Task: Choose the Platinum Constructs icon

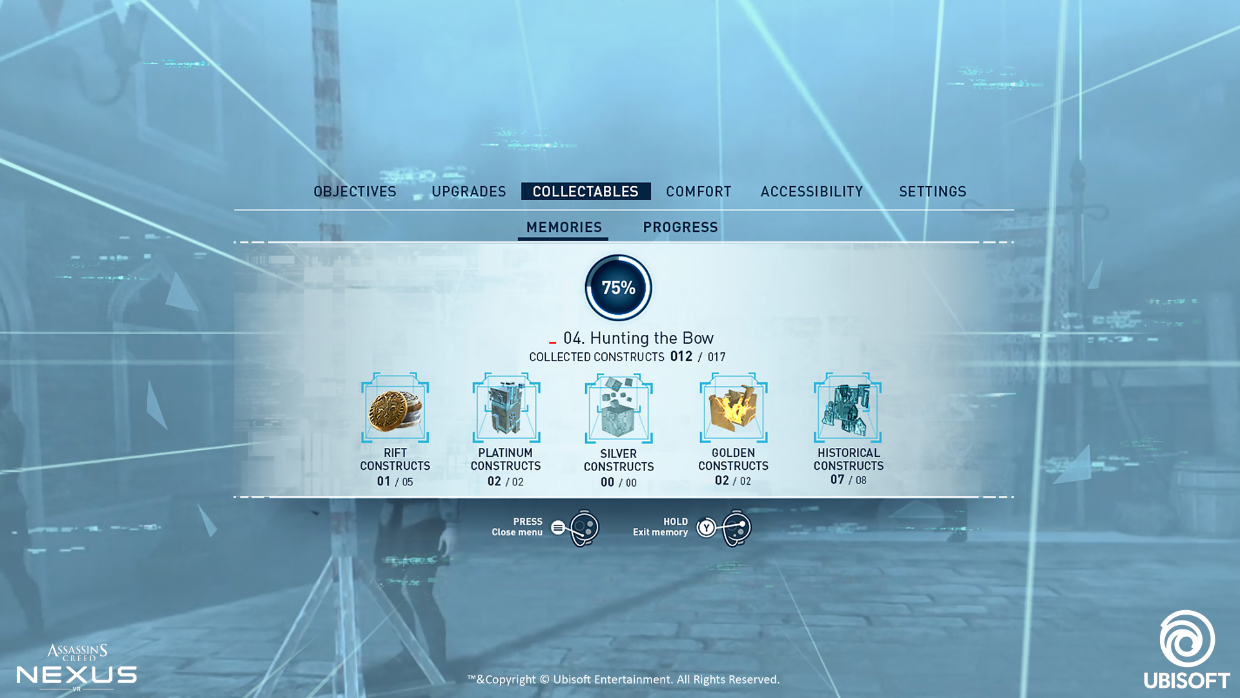Action: click(x=506, y=409)
